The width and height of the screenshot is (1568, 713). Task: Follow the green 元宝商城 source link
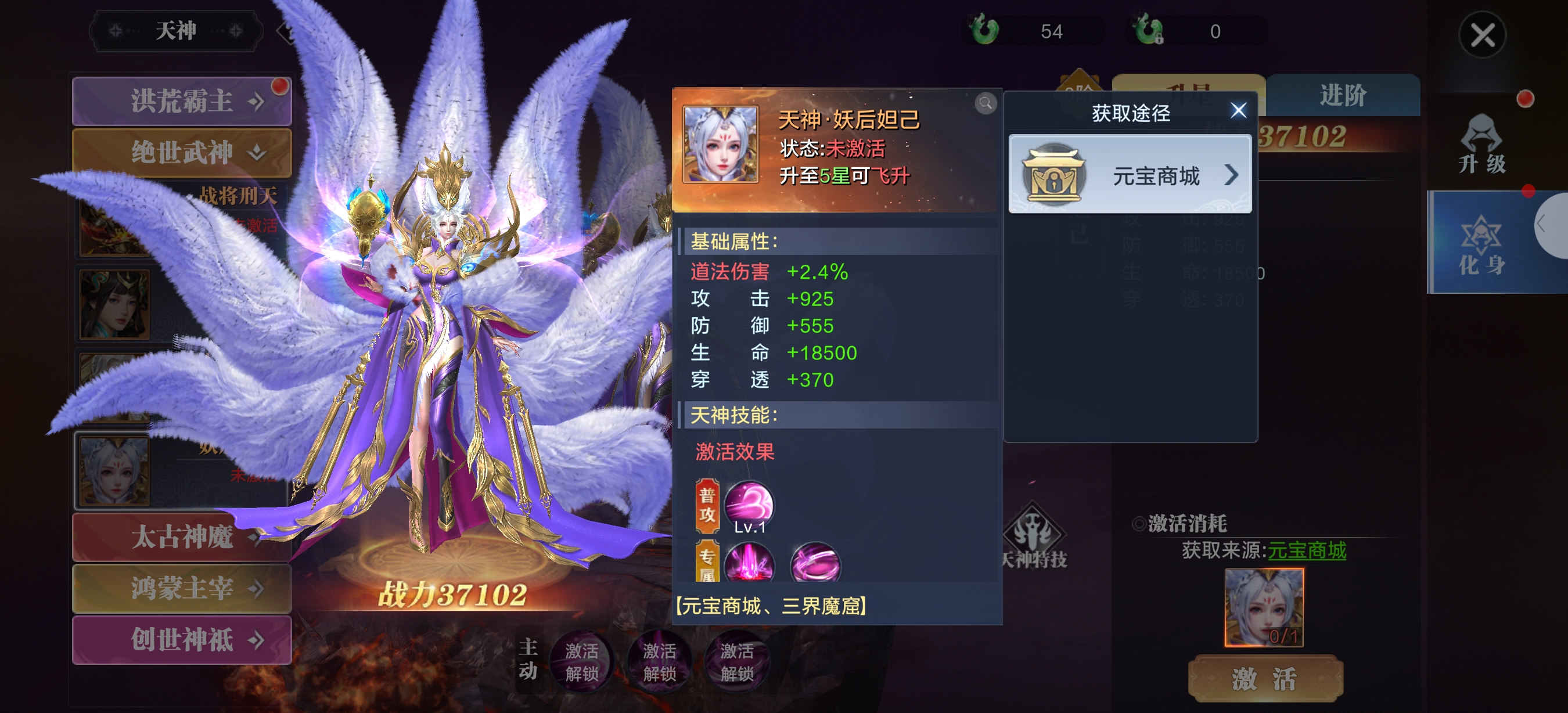[1306, 550]
